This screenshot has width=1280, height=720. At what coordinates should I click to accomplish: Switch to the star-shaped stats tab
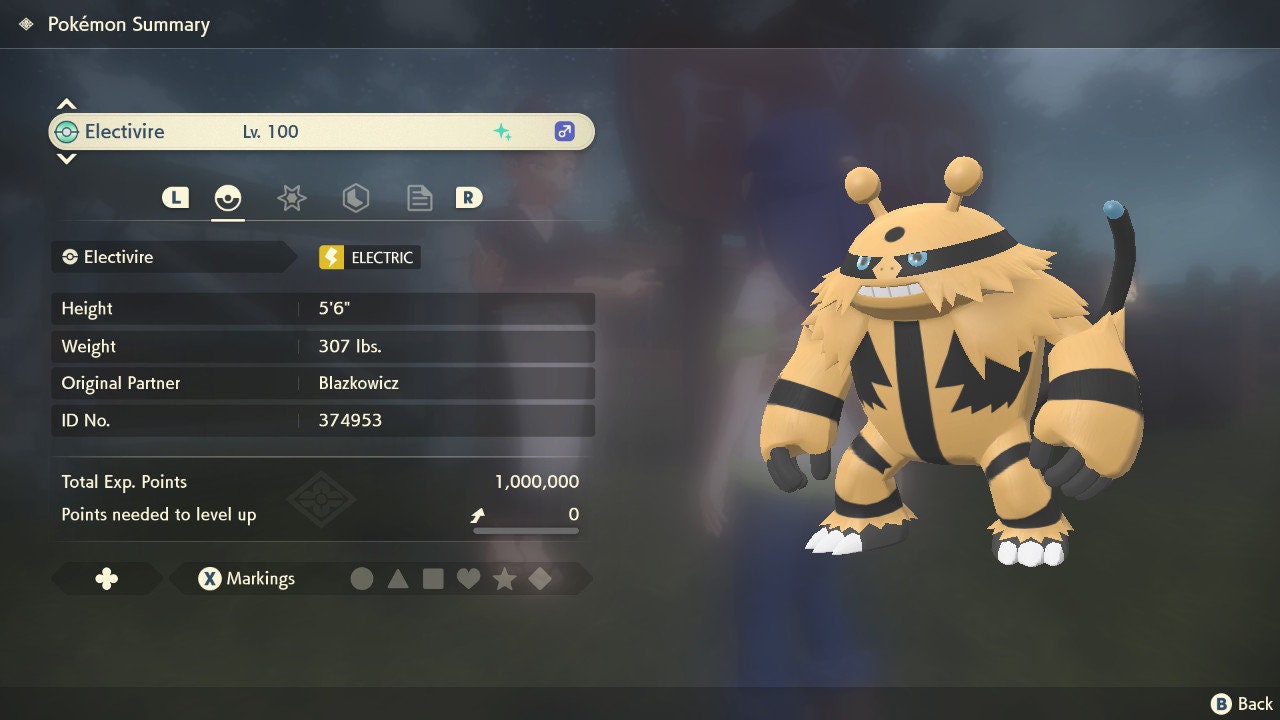click(291, 198)
